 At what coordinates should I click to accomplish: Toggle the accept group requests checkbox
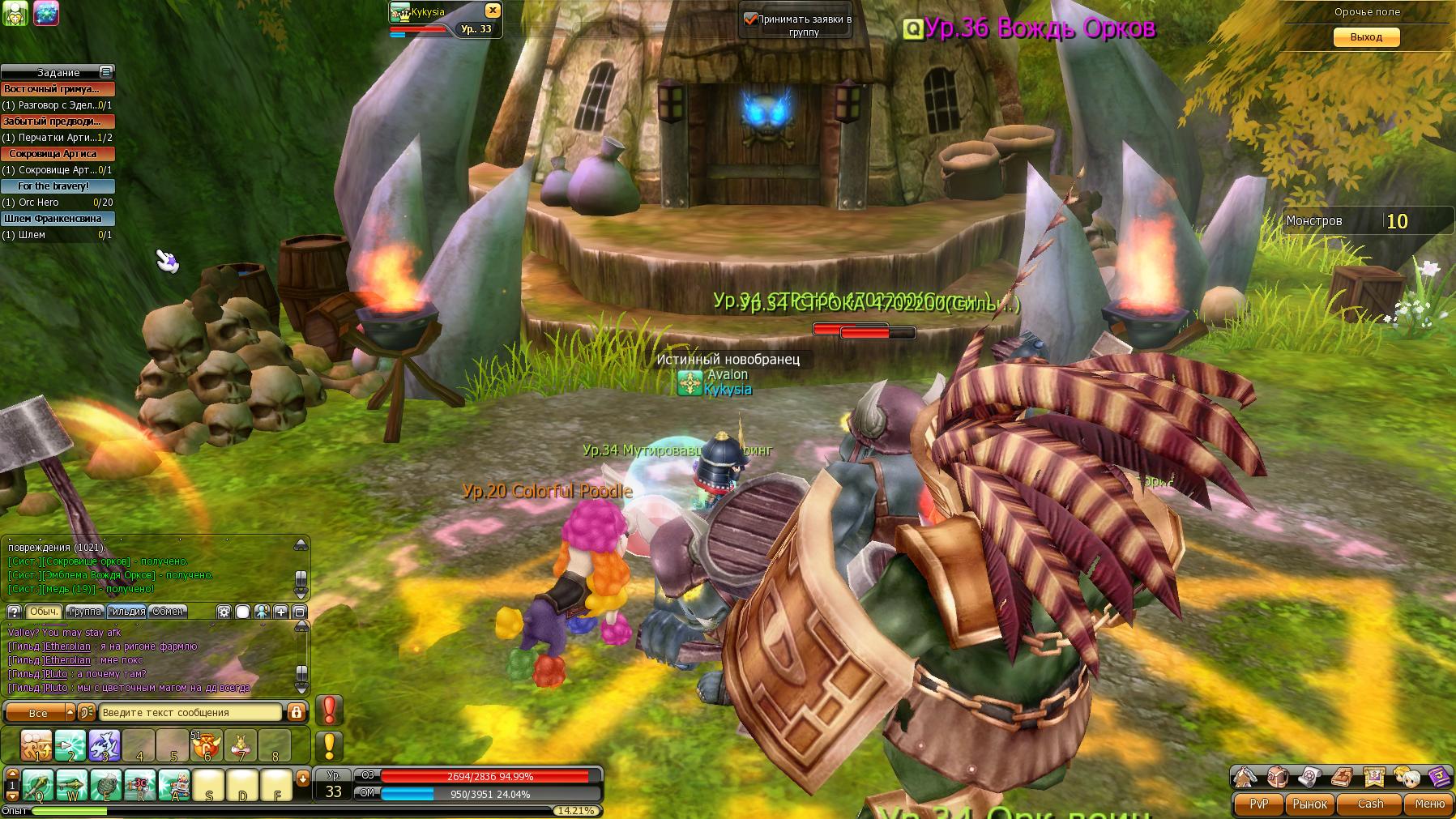point(750,19)
